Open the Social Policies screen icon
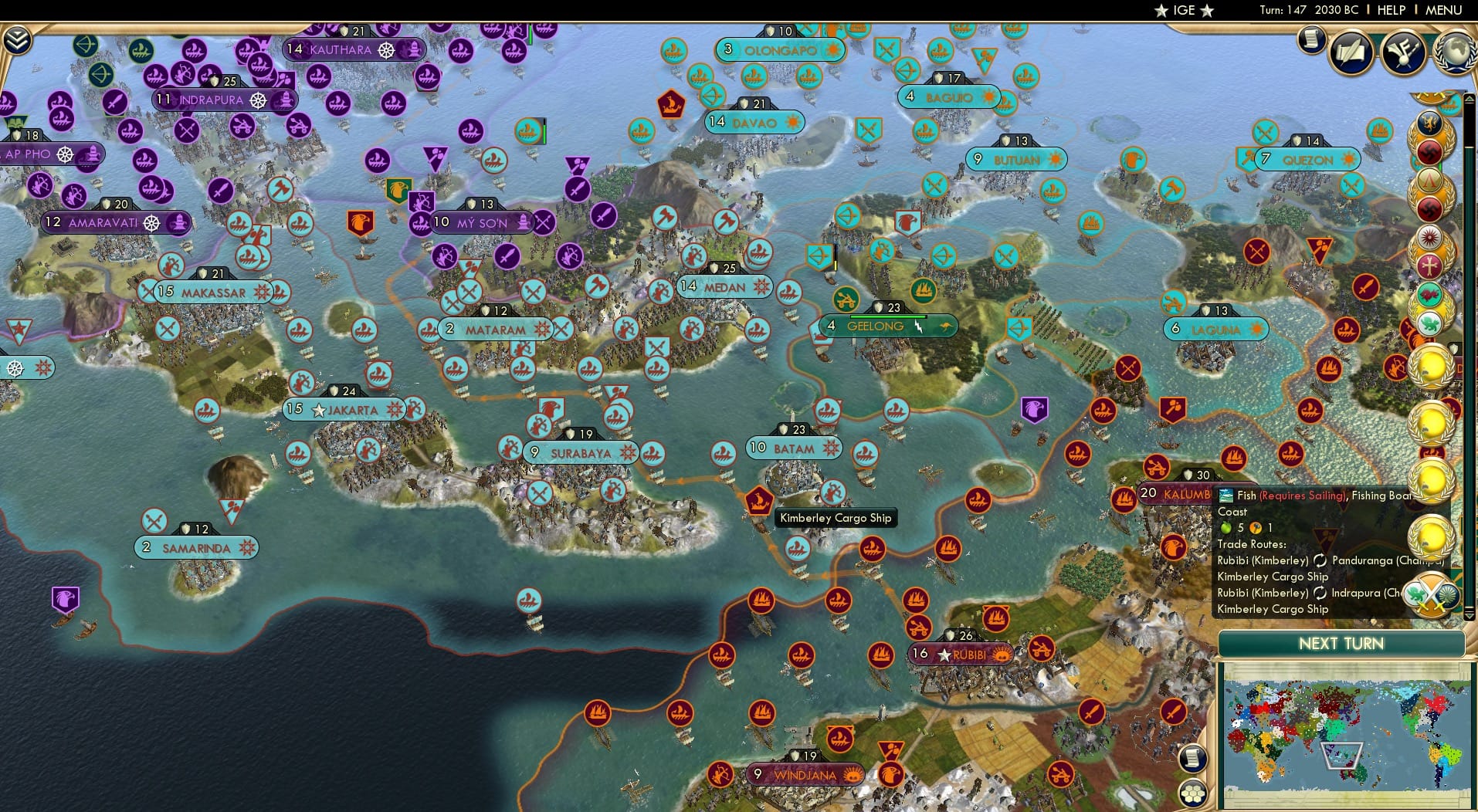The height and width of the screenshot is (812, 1478). tap(1351, 52)
